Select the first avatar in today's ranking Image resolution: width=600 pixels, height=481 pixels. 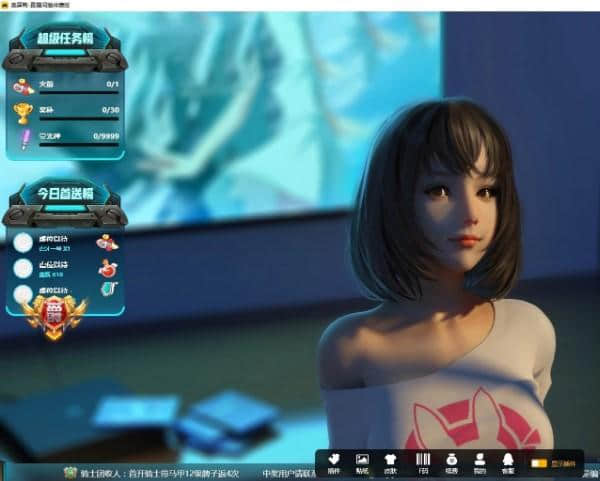pyautogui.click(x=23, y=241)
